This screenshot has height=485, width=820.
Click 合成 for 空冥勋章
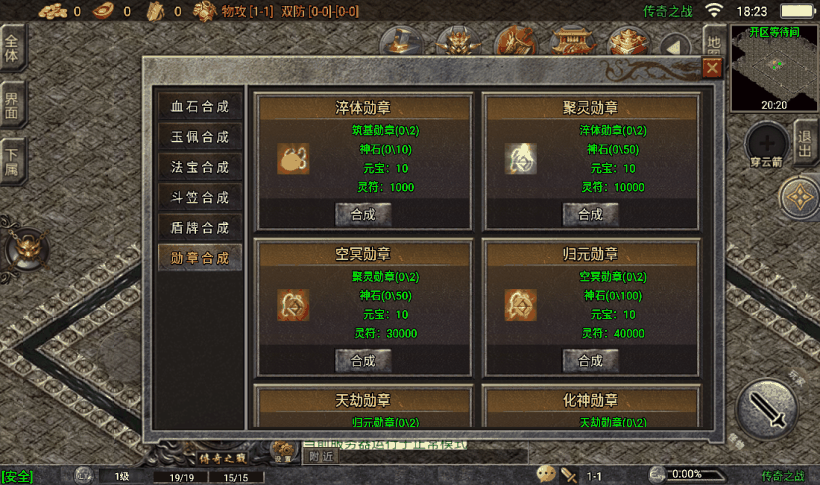click(x=362, y=360)
